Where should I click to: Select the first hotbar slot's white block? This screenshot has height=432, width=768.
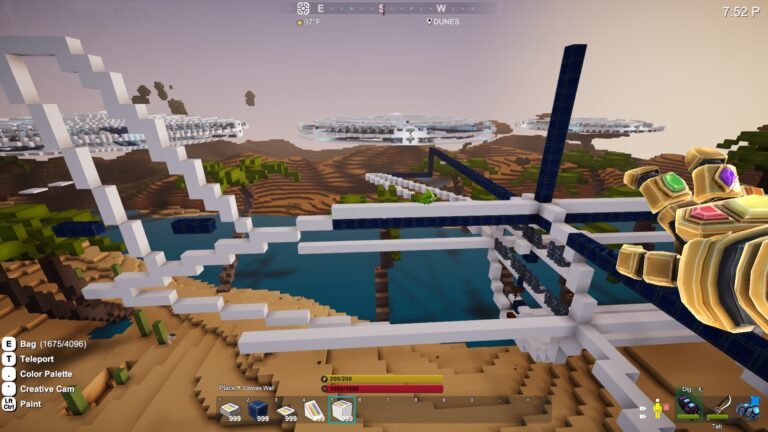pyautogui.click(x=230, y=409)
